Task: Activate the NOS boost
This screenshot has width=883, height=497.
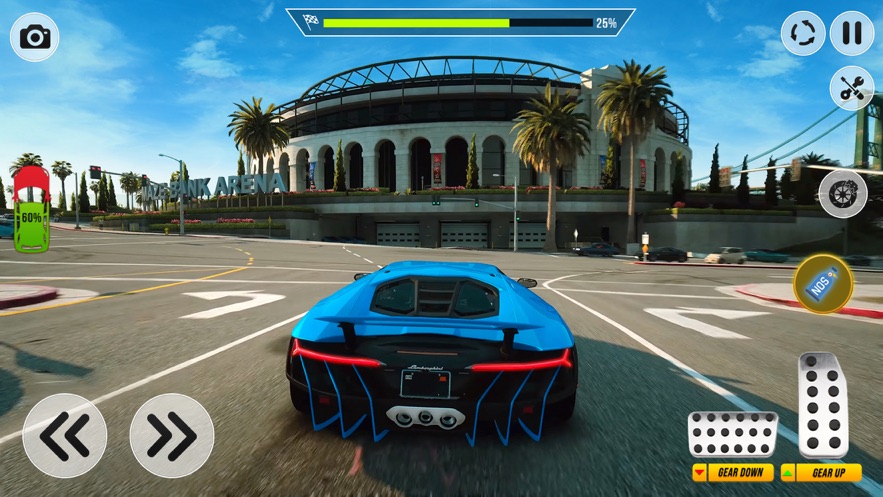Action: pos(823,284)
